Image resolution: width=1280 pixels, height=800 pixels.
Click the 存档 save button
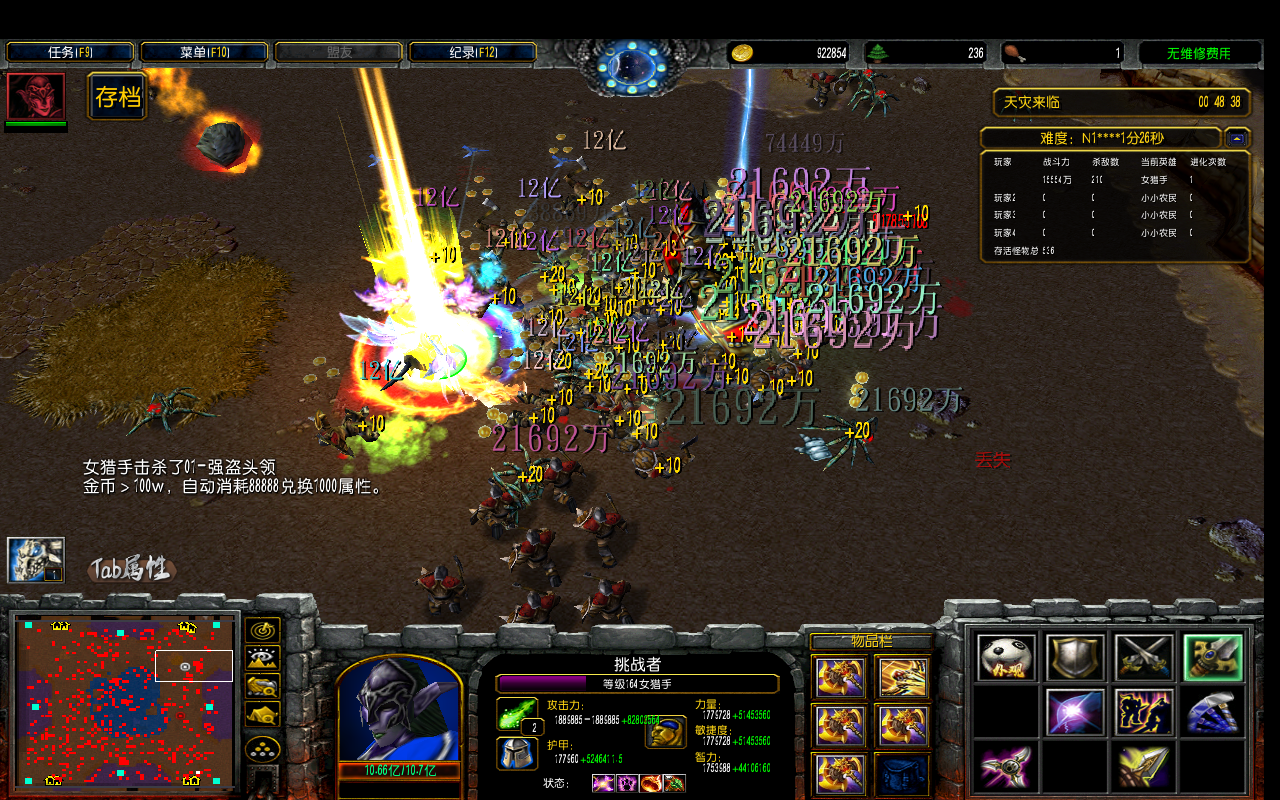point(118,97)
